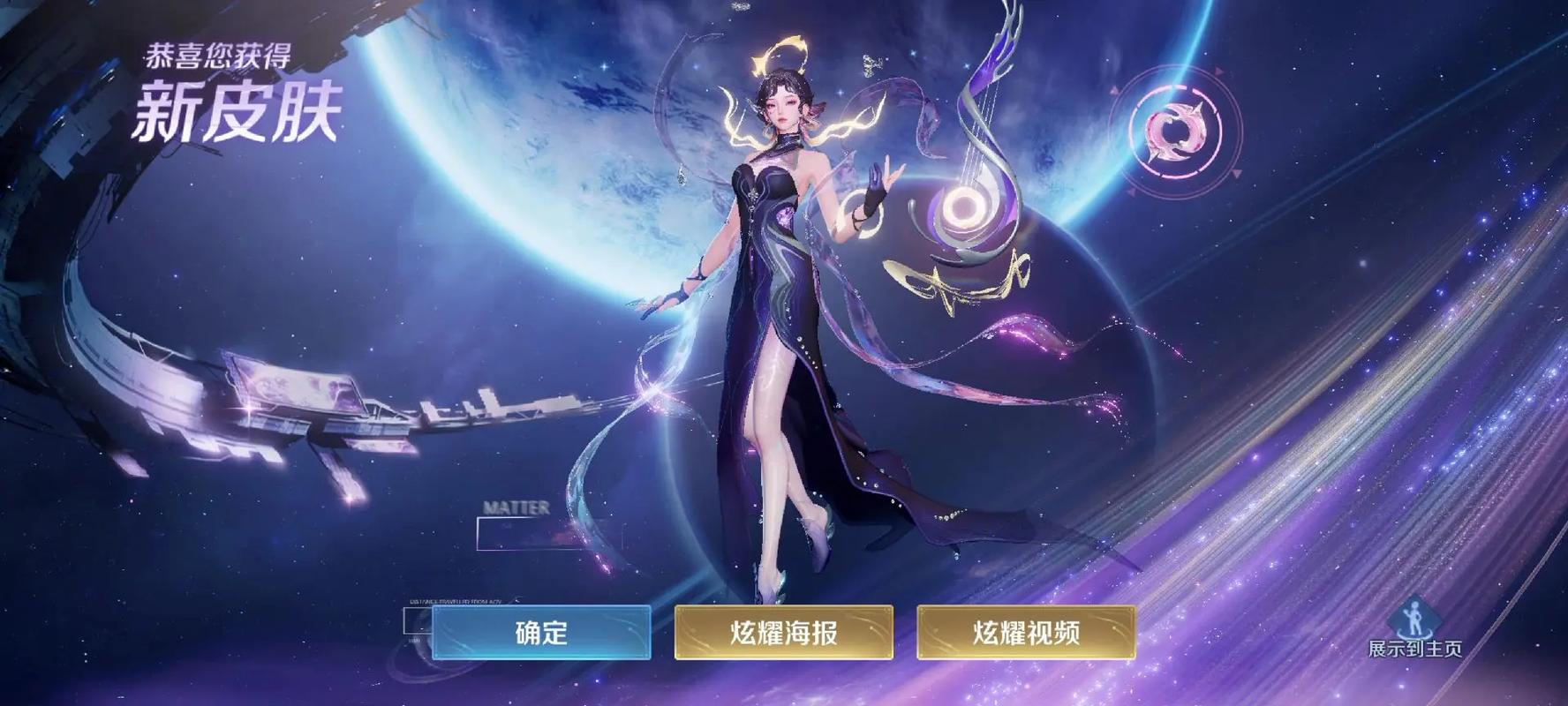
Task: Tap the glowing ring instrument to the character's right
Action: pos(964,207)
